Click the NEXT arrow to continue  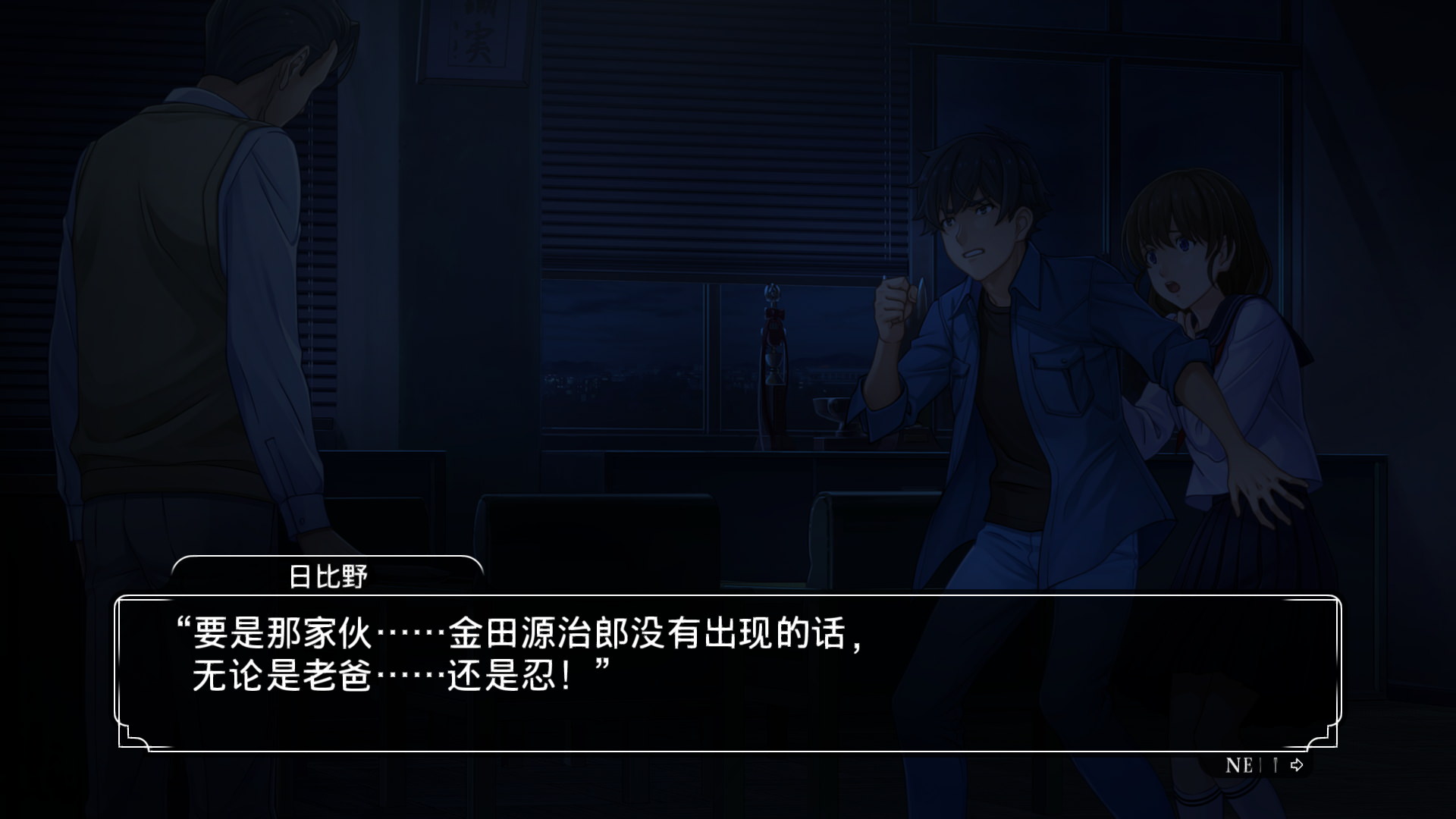point(1296,765)
